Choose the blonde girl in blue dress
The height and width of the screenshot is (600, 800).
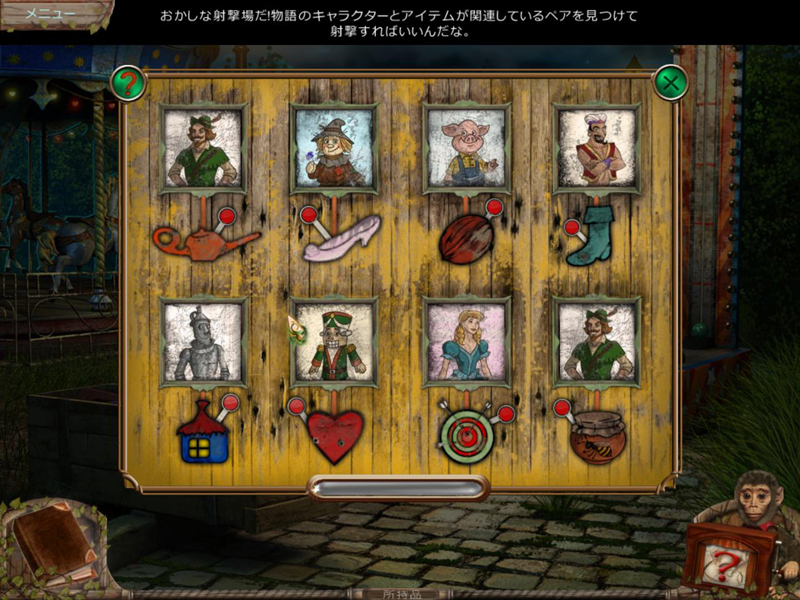(x=467, y=342)
